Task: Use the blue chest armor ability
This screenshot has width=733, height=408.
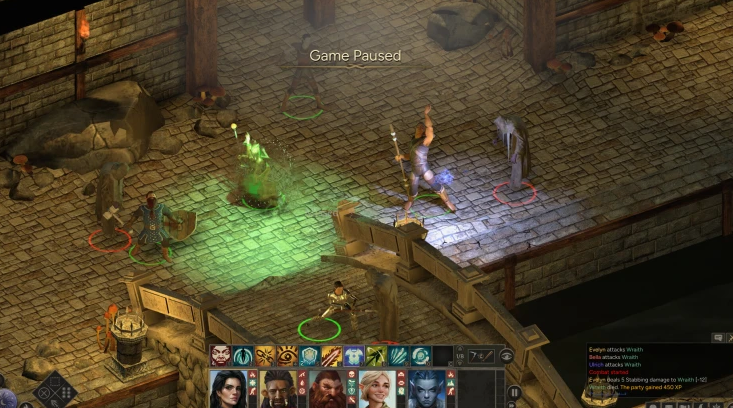Action: point(354,356)
